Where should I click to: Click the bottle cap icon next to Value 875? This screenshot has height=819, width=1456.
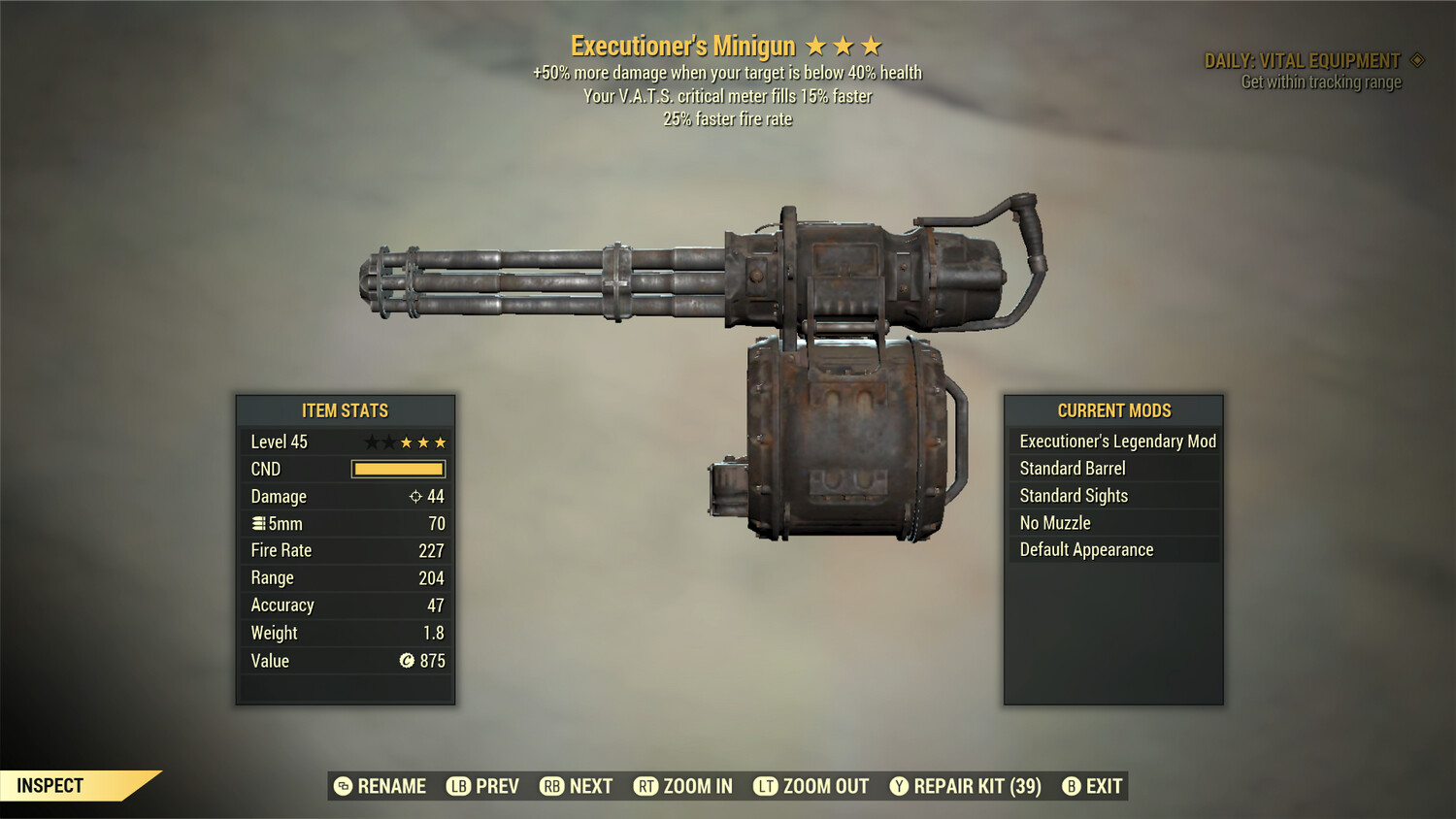coord(408,661)
